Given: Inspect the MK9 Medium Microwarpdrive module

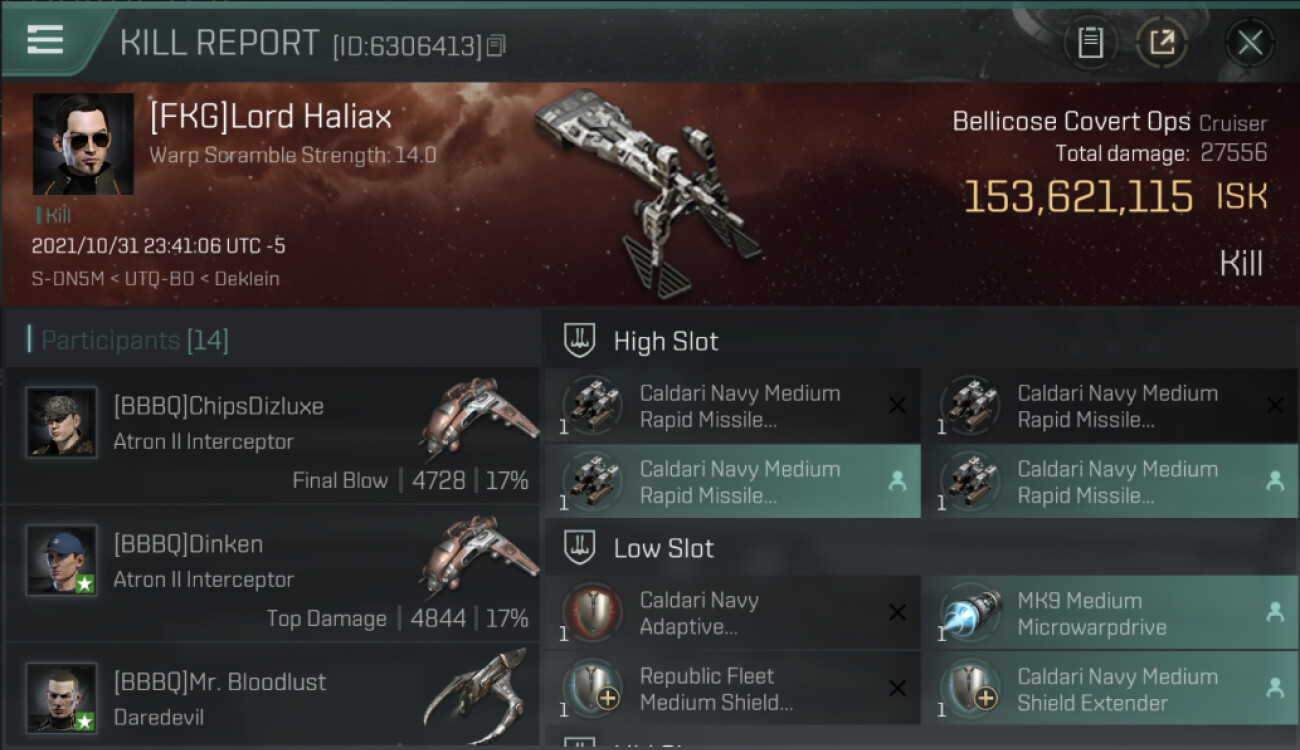Looking at the screenshot, I should pyautogui.click(x=1108, y=614).
